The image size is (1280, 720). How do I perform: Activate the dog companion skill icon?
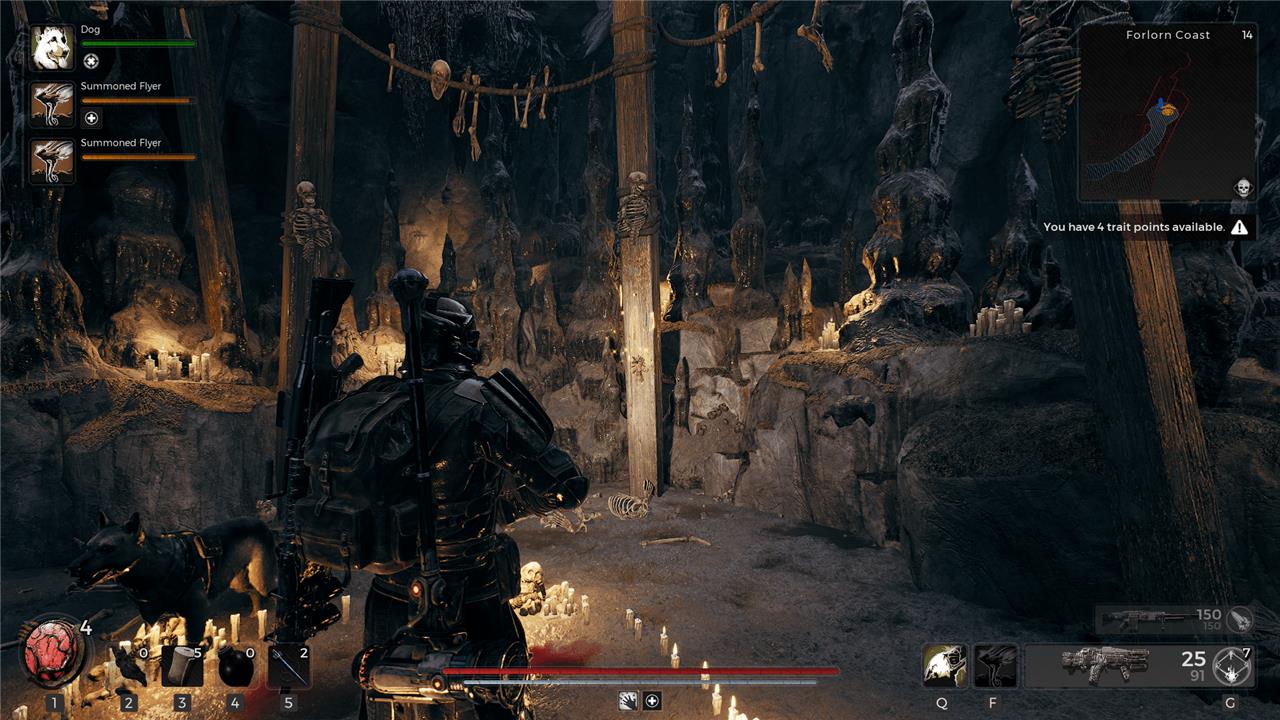click(x=944, y=666)
